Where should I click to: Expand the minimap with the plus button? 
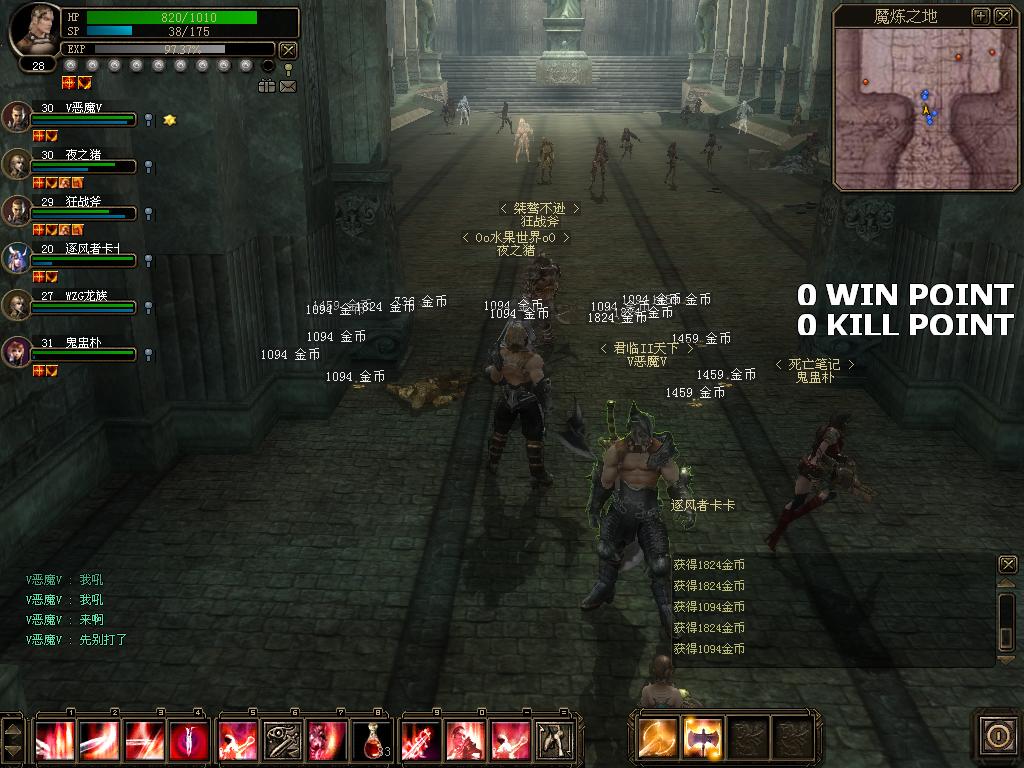coord(981,16)
